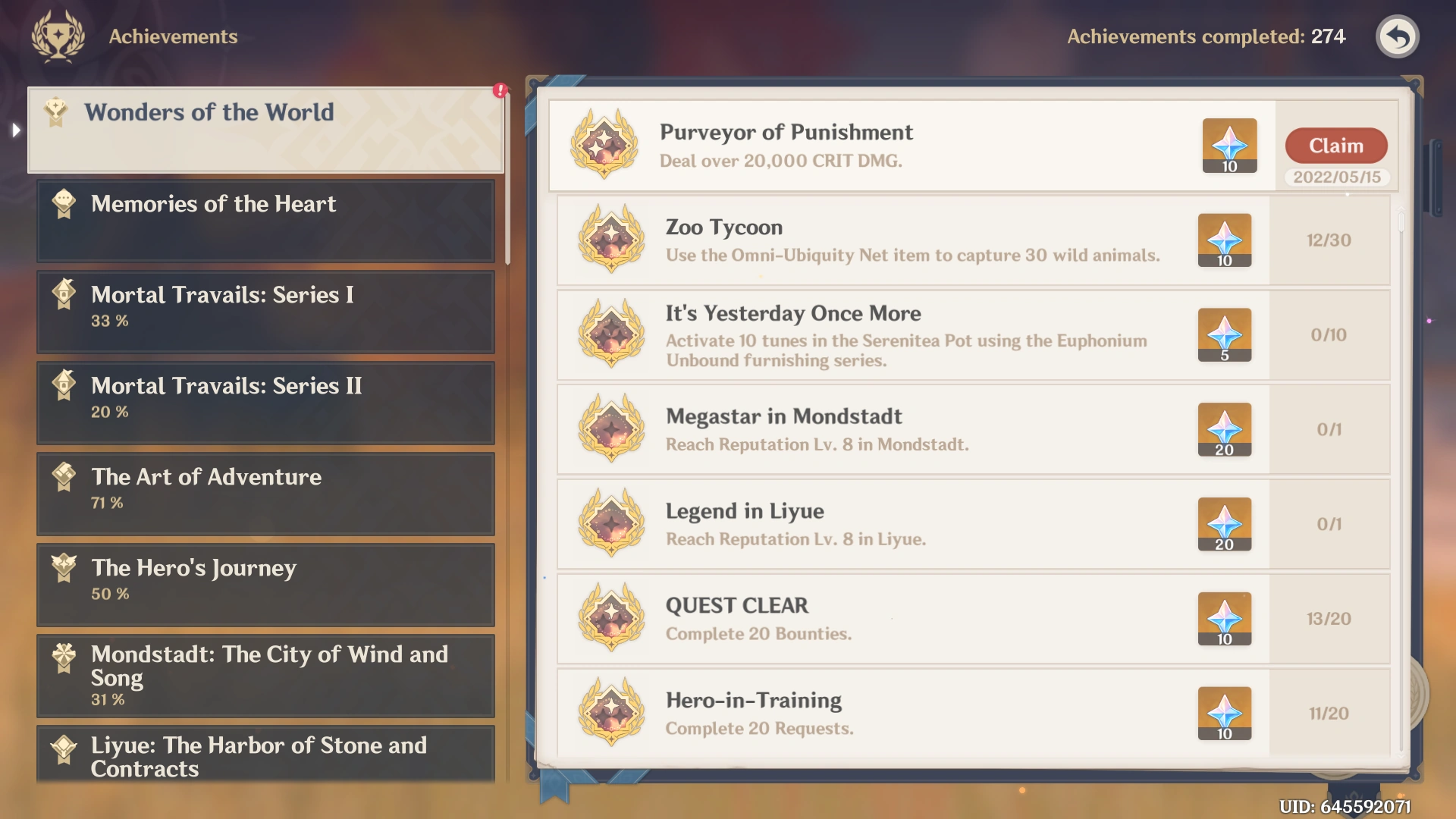
Task: Click the QUEST CLEAR primogem reward icon
Action: pos(1224,619)
